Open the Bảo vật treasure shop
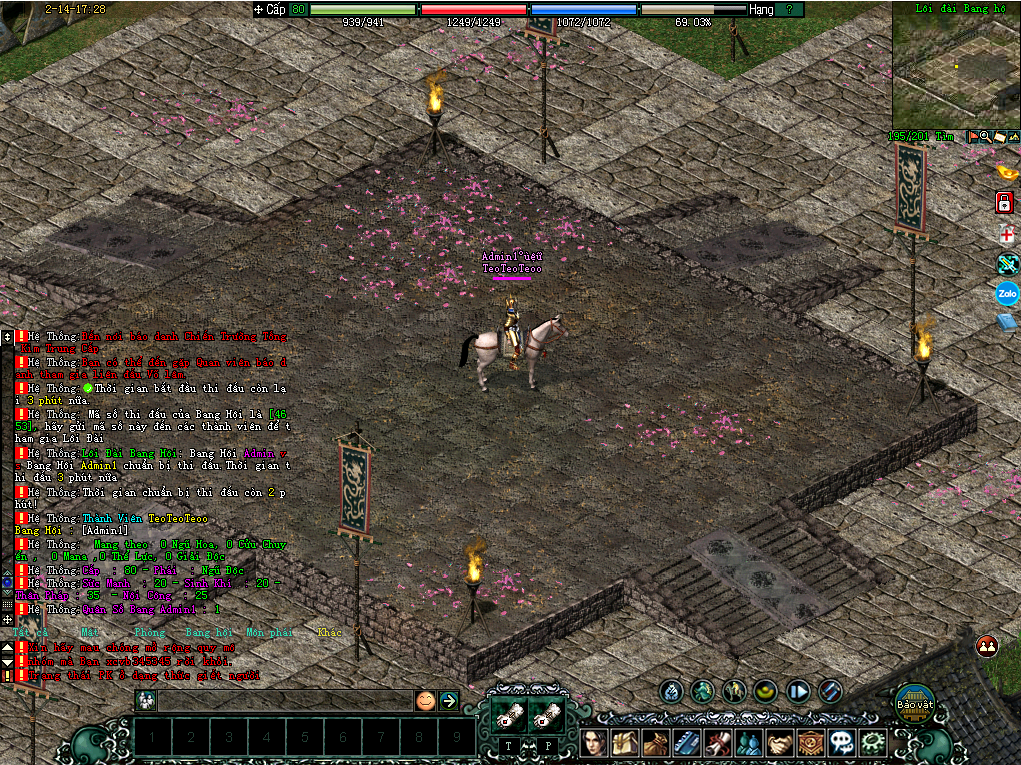 [x=914, y=700]
